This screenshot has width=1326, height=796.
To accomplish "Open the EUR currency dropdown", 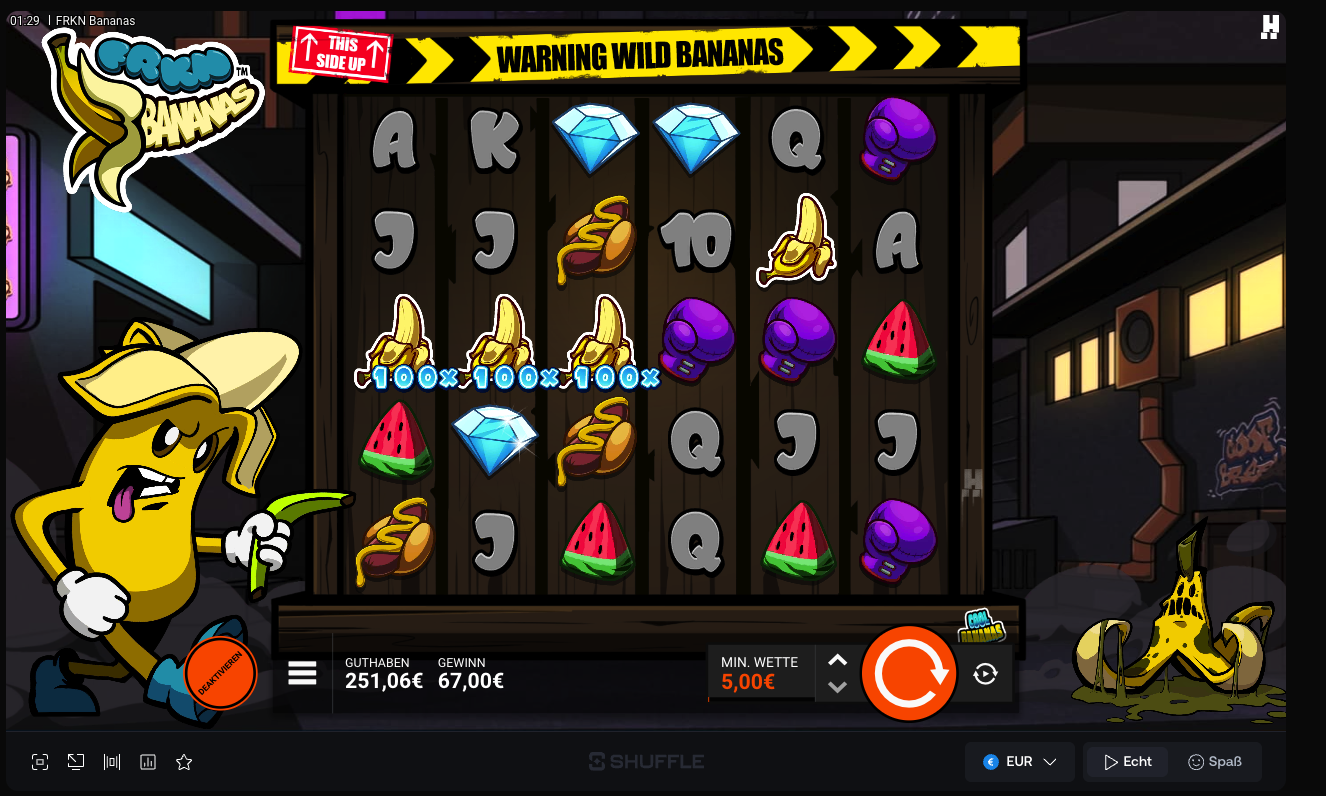I will 1019,762.
